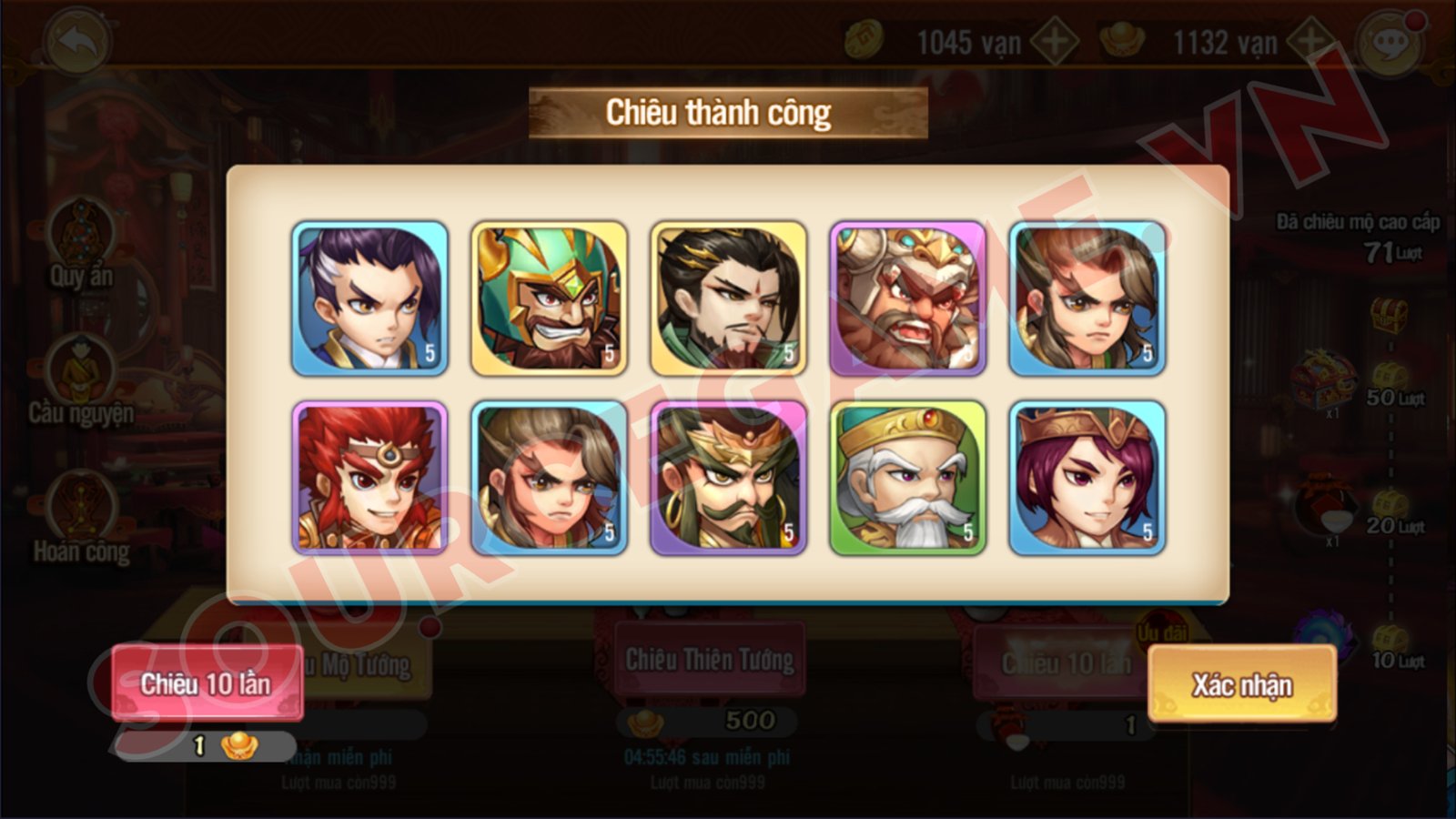1456x819 pixels.
Task: Open the chat bubble icon
Action: (1389, 43)
